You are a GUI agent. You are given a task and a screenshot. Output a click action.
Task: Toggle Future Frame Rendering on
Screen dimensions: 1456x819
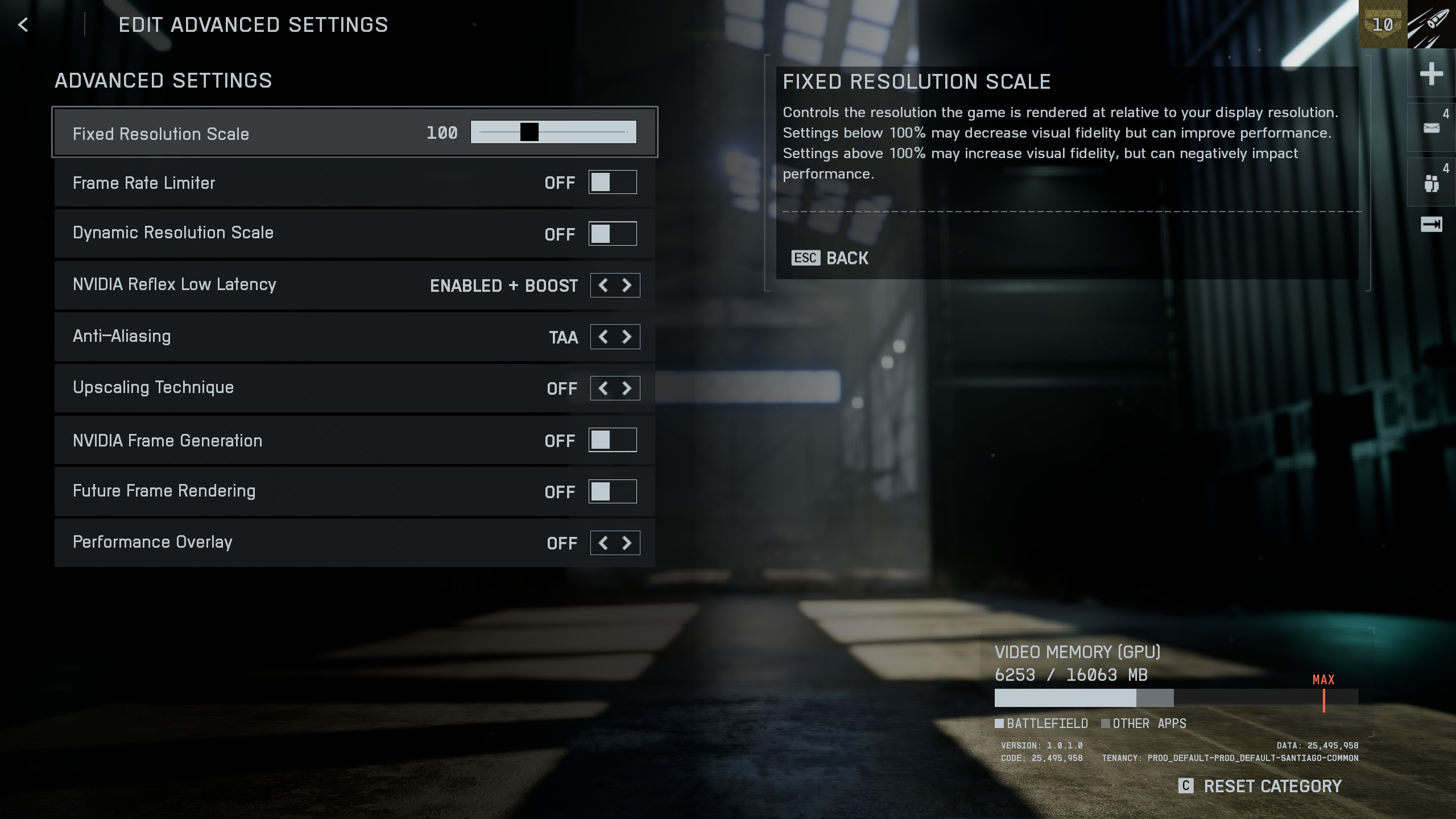click(x=612, y=491)
